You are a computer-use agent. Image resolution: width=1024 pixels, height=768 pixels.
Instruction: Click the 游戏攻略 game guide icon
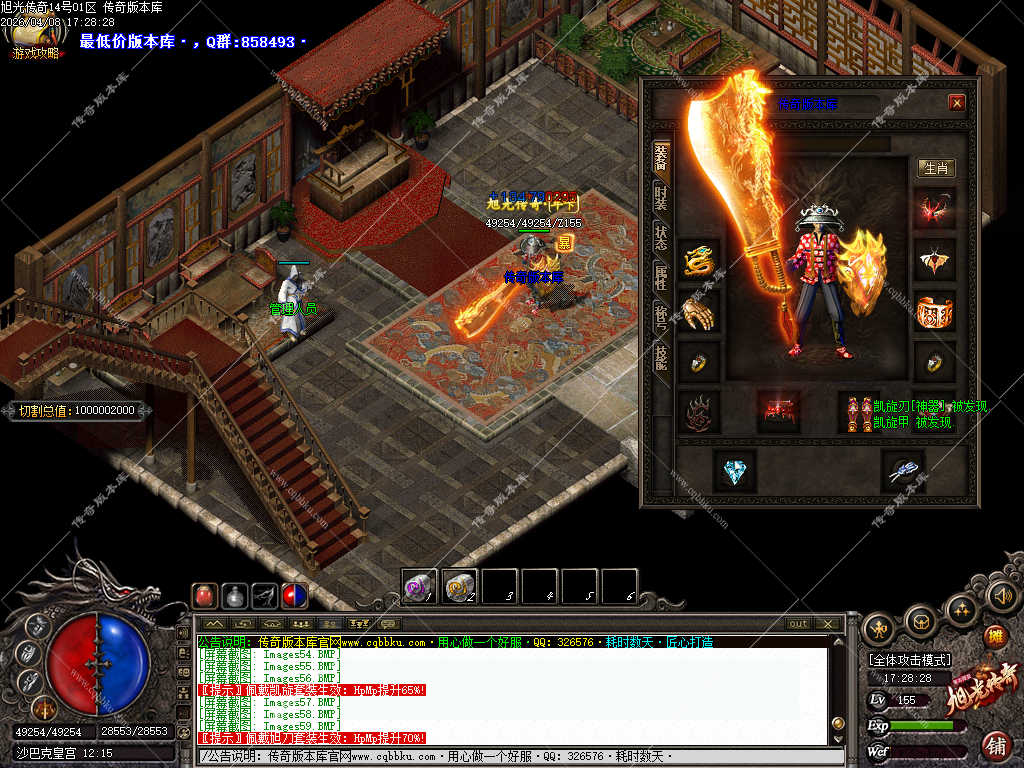34,42
